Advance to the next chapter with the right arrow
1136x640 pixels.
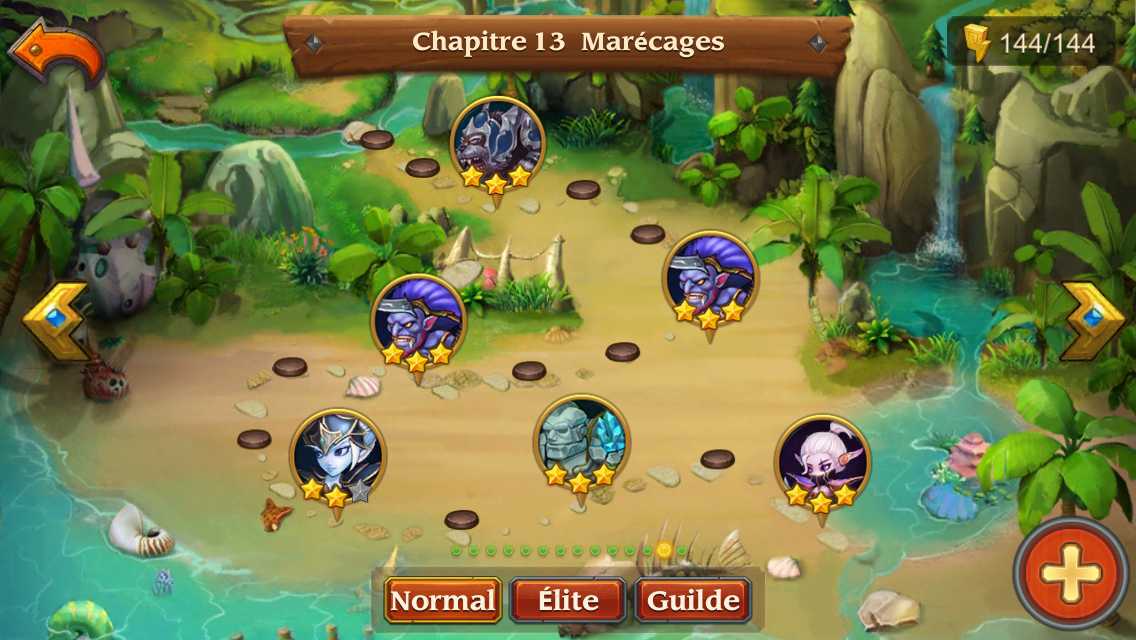1091,320
